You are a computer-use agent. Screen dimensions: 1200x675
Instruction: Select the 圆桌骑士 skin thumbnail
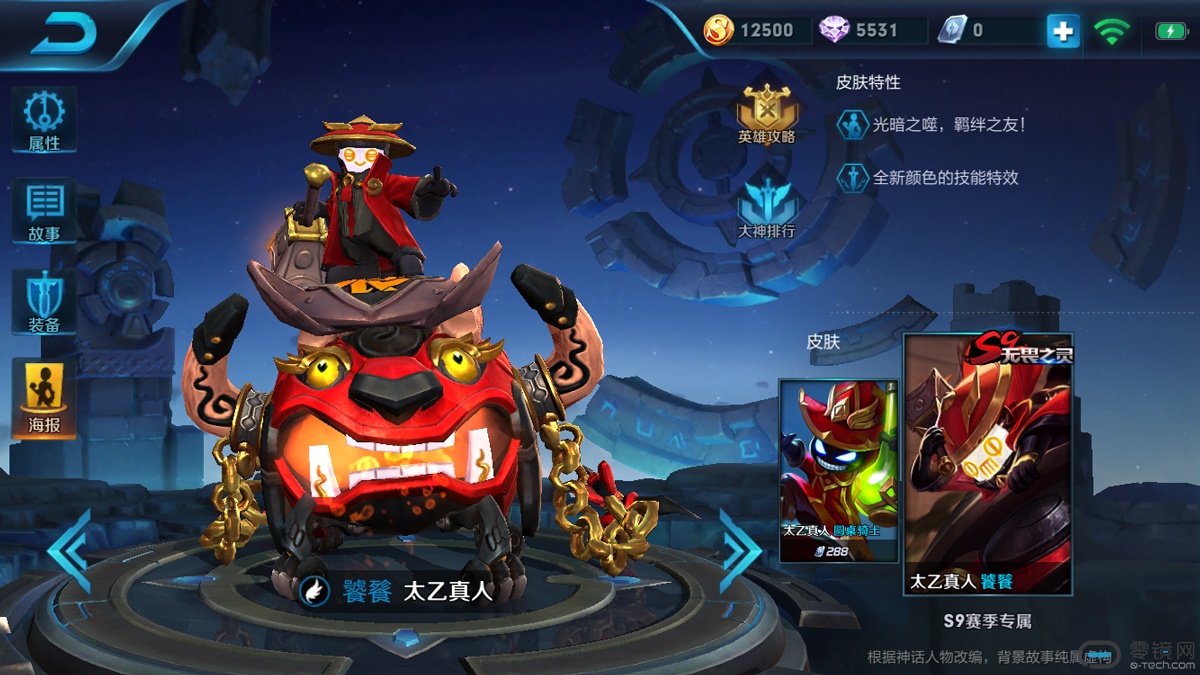click(x=838, y=470)
